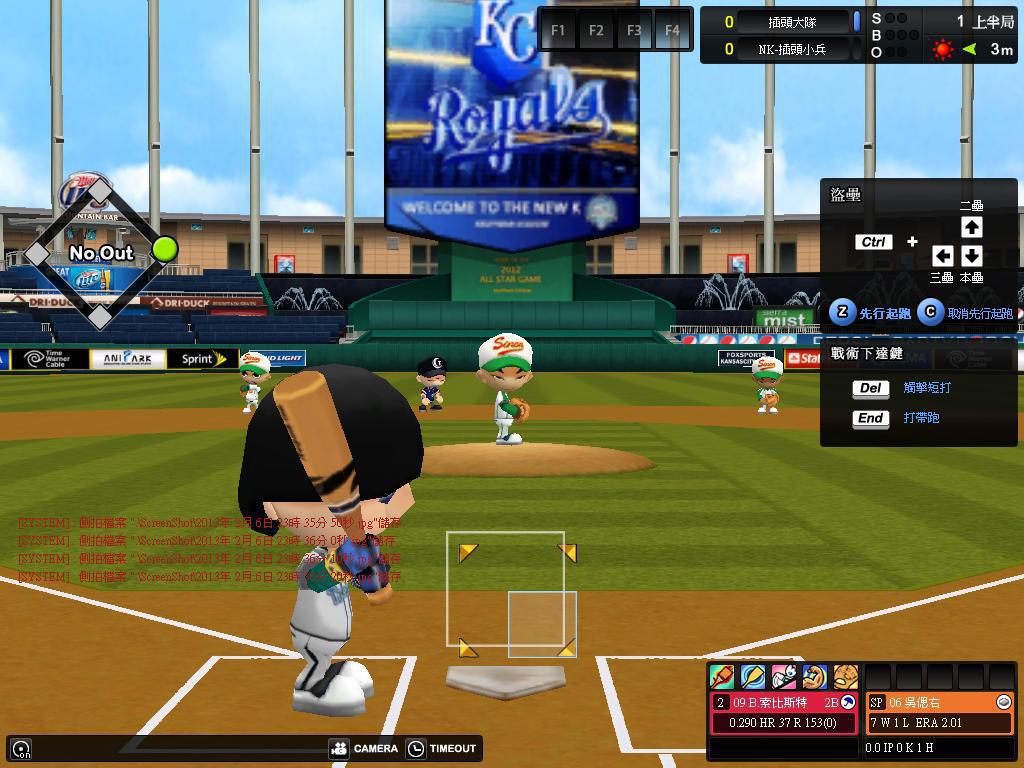Open the CAMERA view option
The width and height of the screenshot is (1024, 768).
(x=363, y=748)
